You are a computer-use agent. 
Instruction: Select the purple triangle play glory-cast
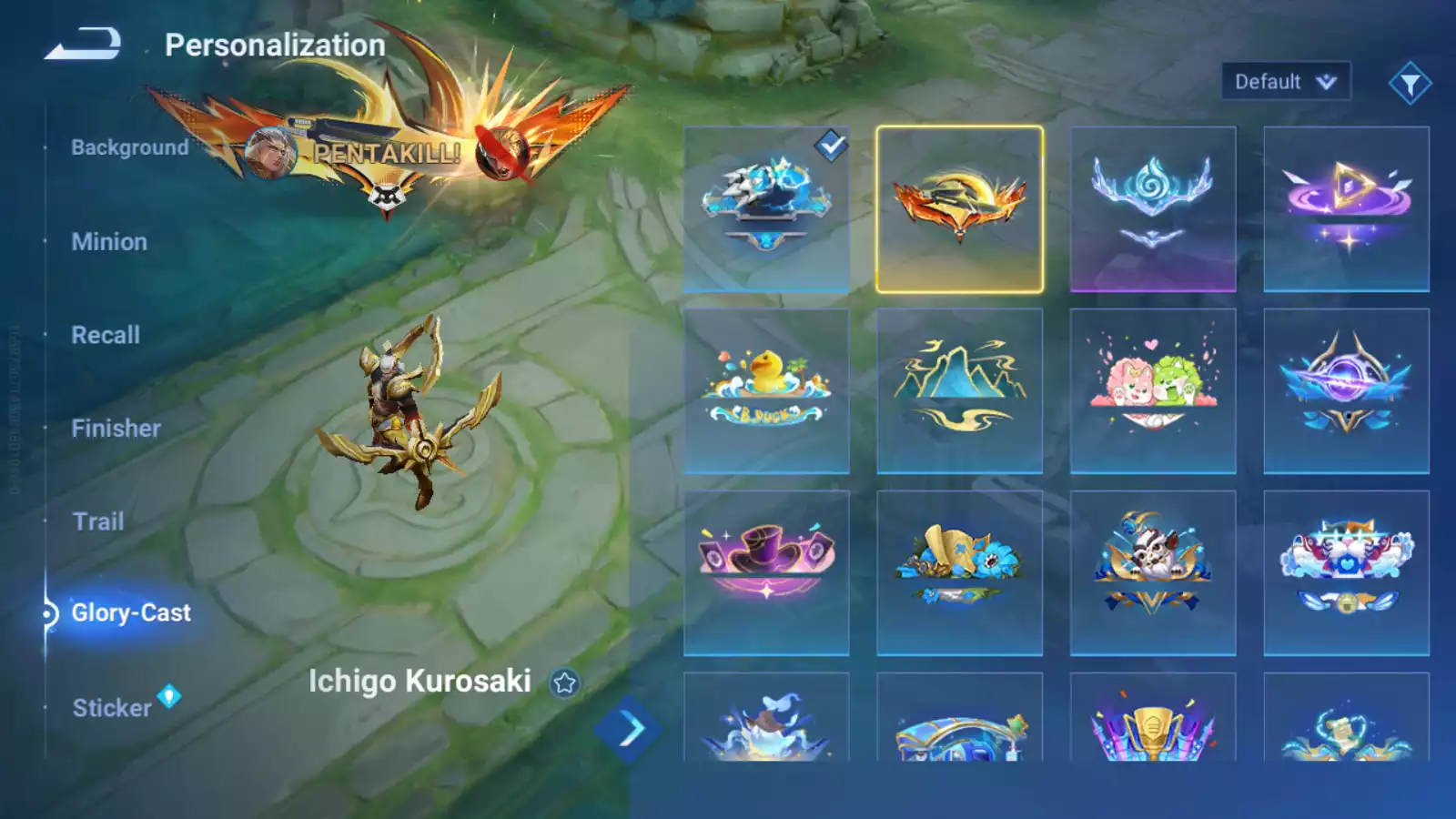click(1346, 209)
